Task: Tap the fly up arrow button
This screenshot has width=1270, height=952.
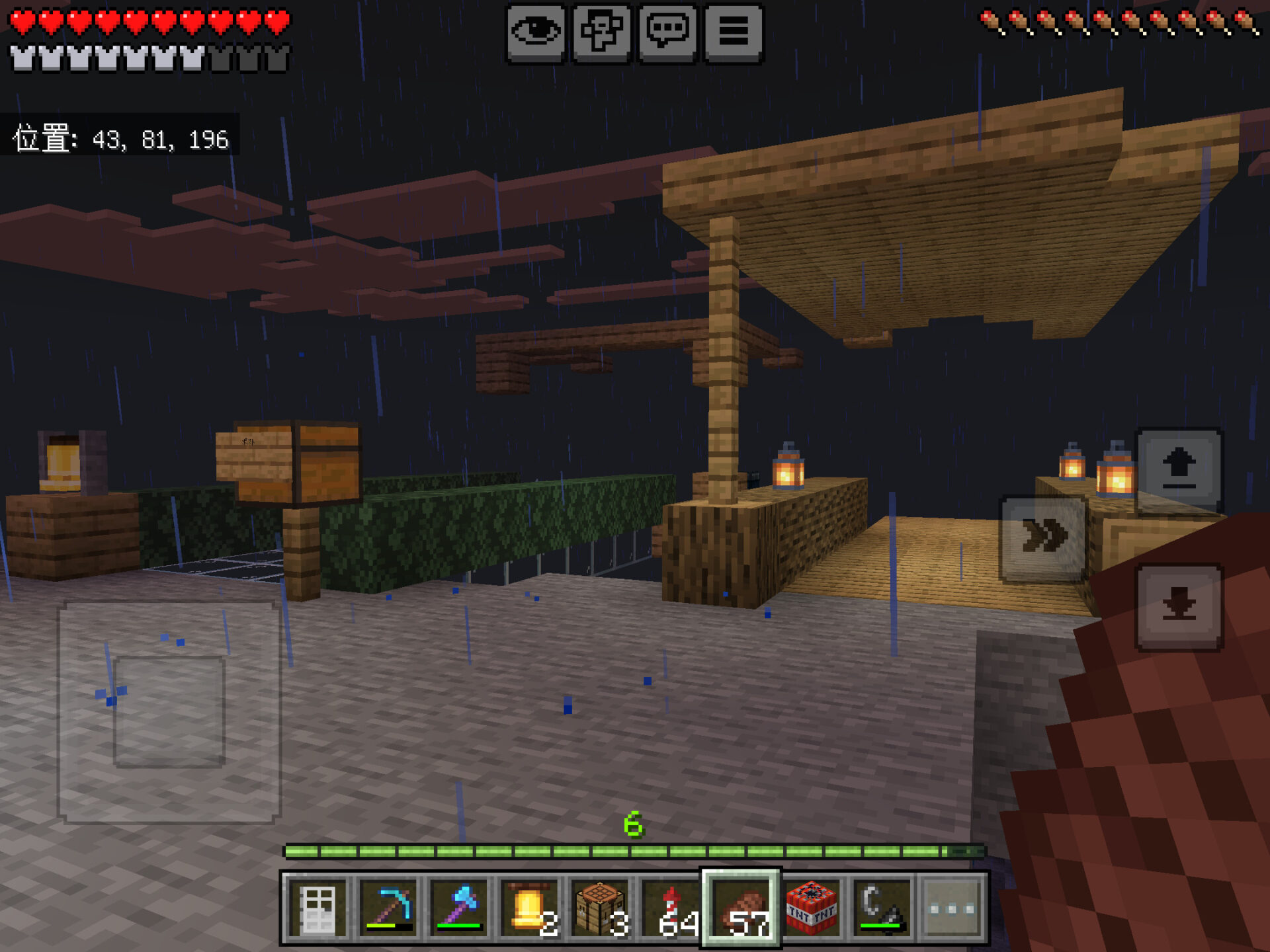Action: (x=1179, y=471)
